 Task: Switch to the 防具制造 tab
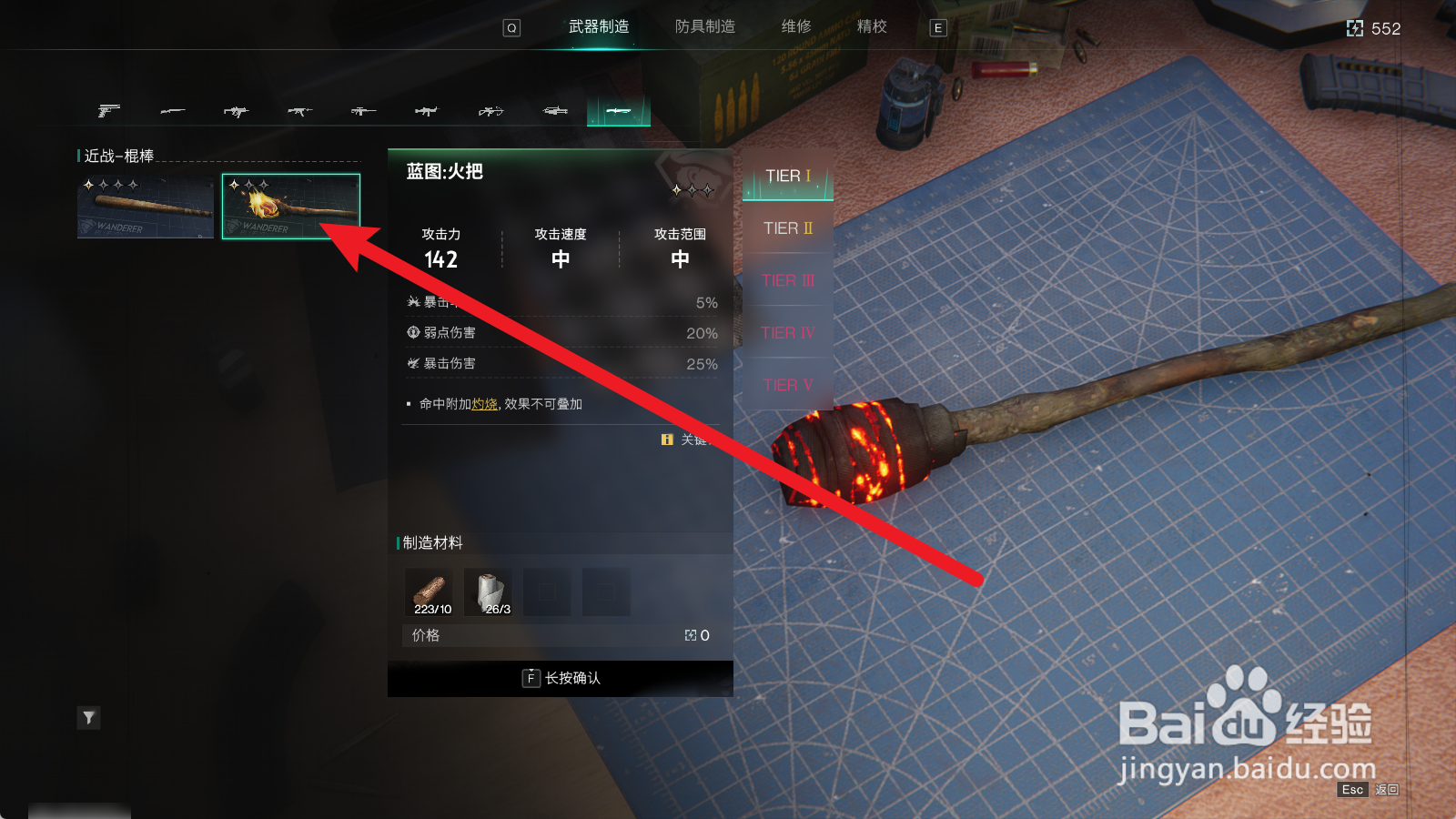pos(705,26)
